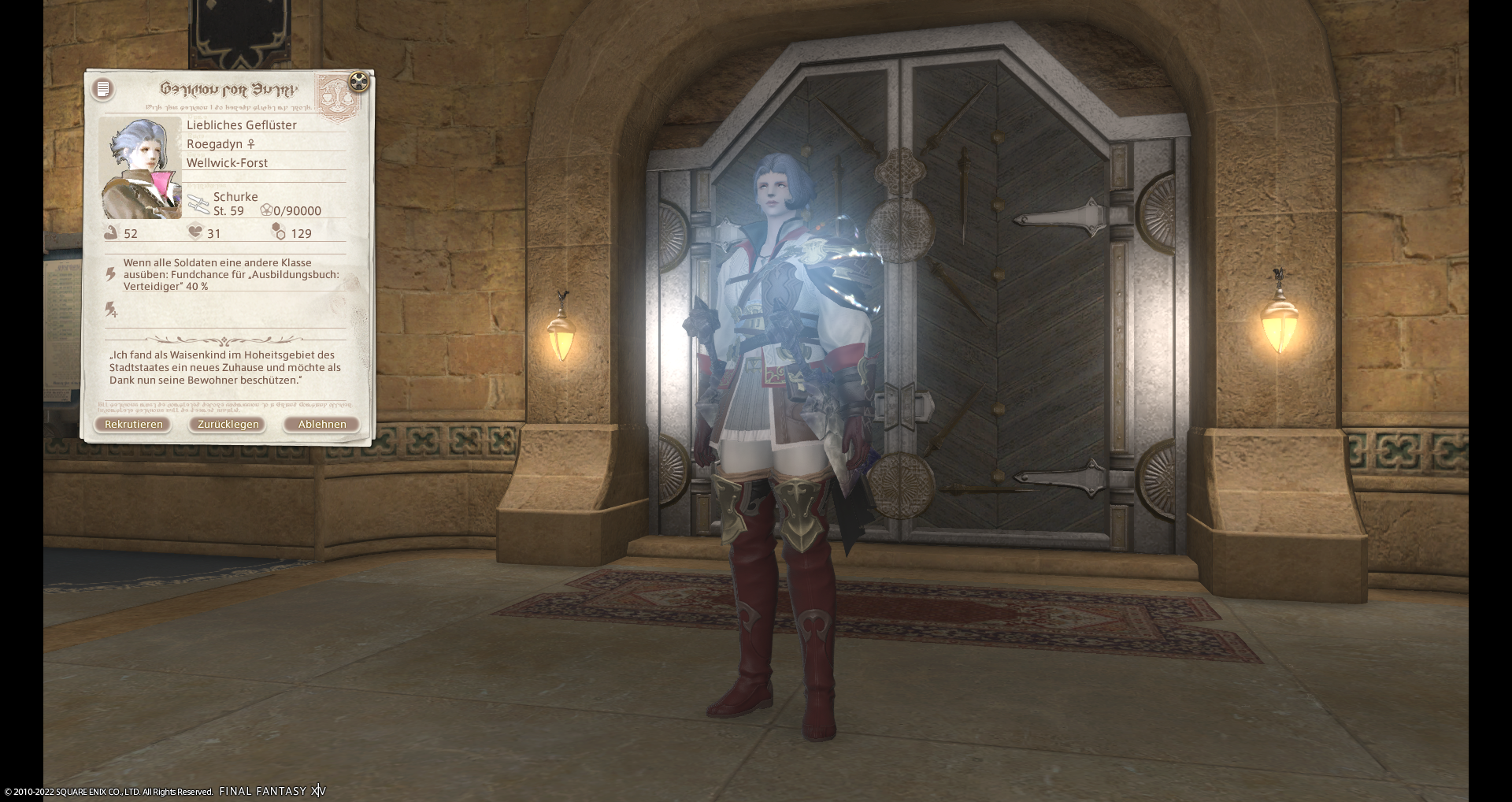
Task: Recruit the applicant with the Rekrutieren button
Action: point(133,425)
